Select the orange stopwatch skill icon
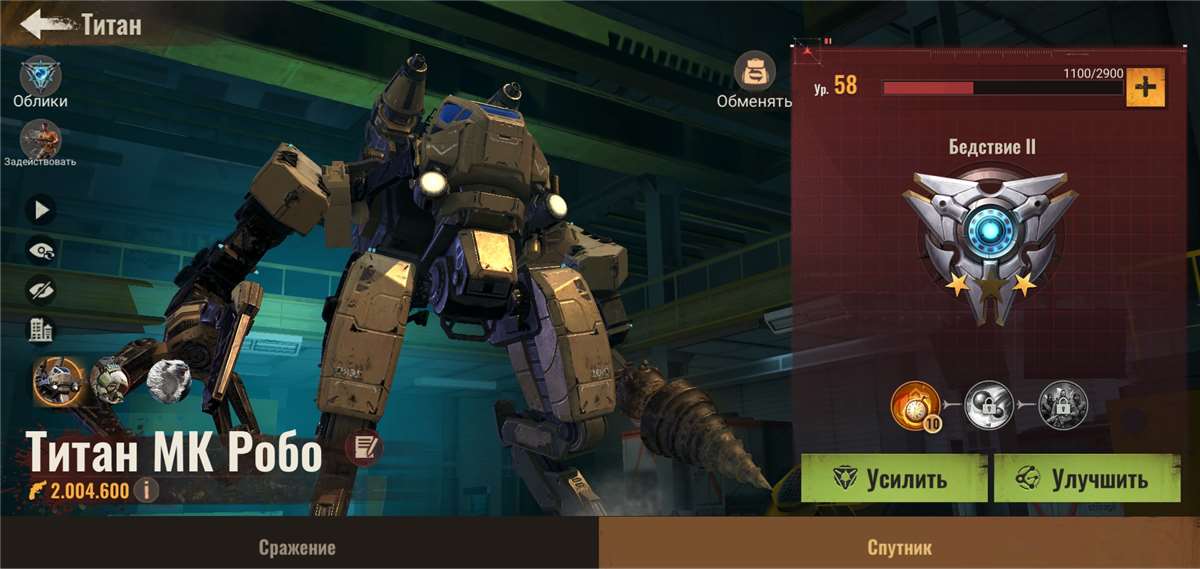 tap(914, 406)
